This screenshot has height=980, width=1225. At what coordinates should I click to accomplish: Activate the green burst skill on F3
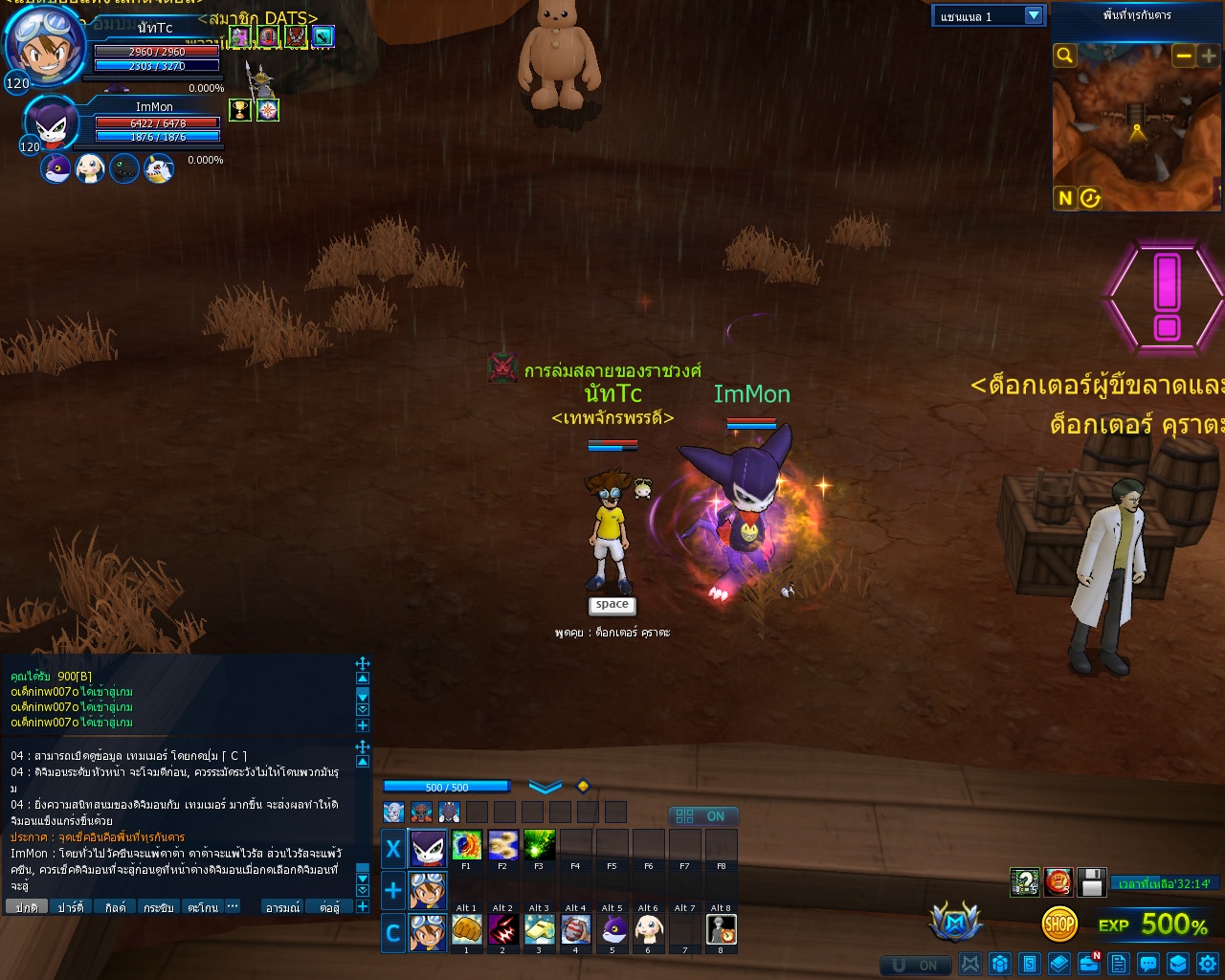click(539, 845)
